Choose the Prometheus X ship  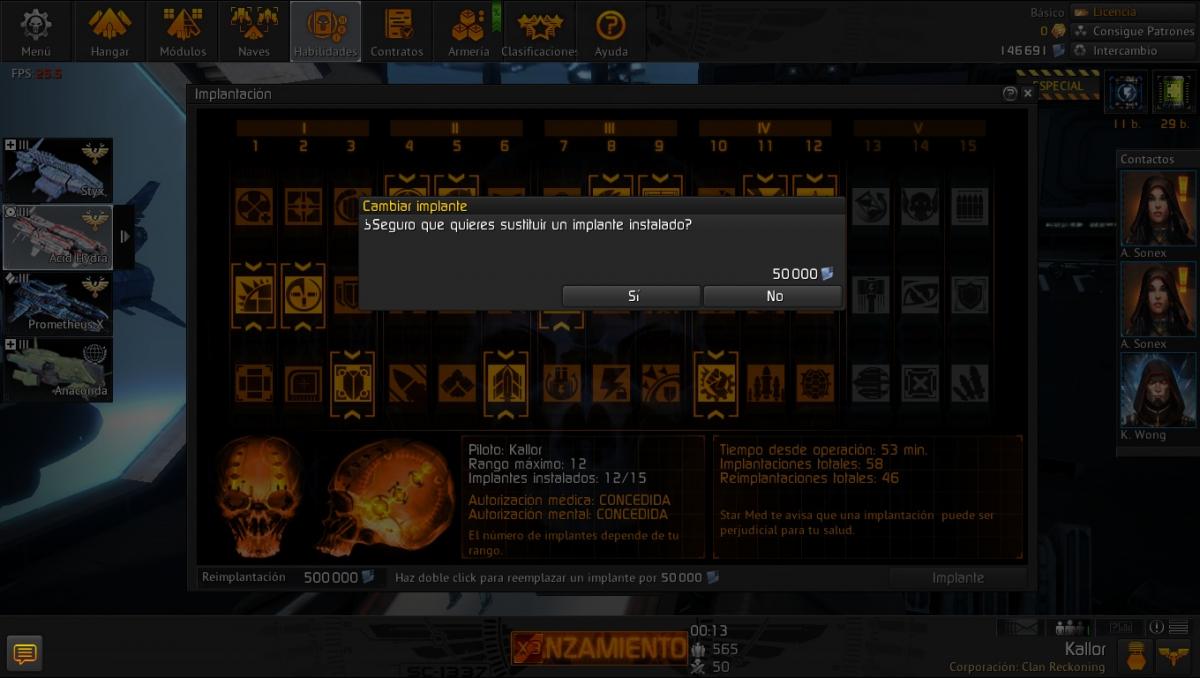click(x=58, y=304)
